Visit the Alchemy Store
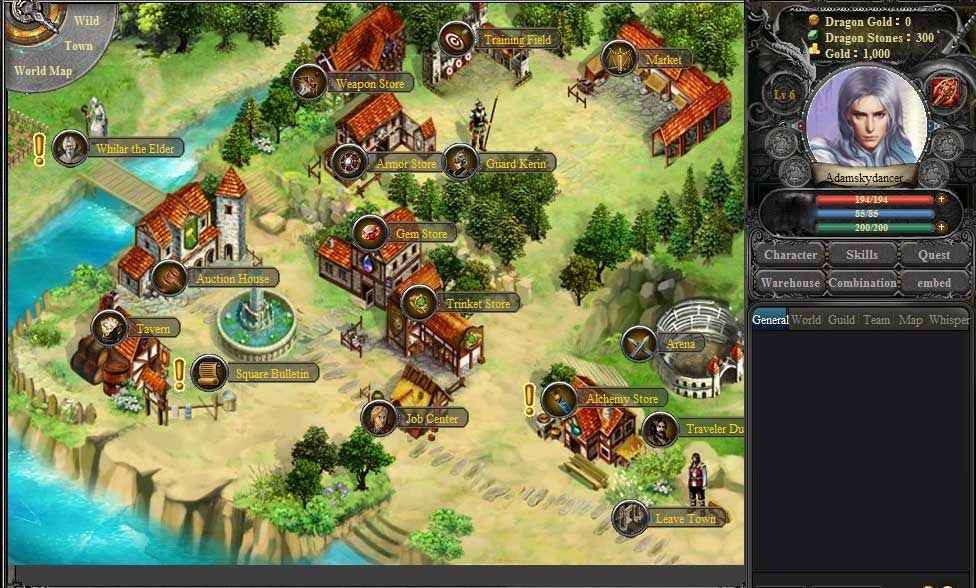Screen dimensions: 976x588 621,399
